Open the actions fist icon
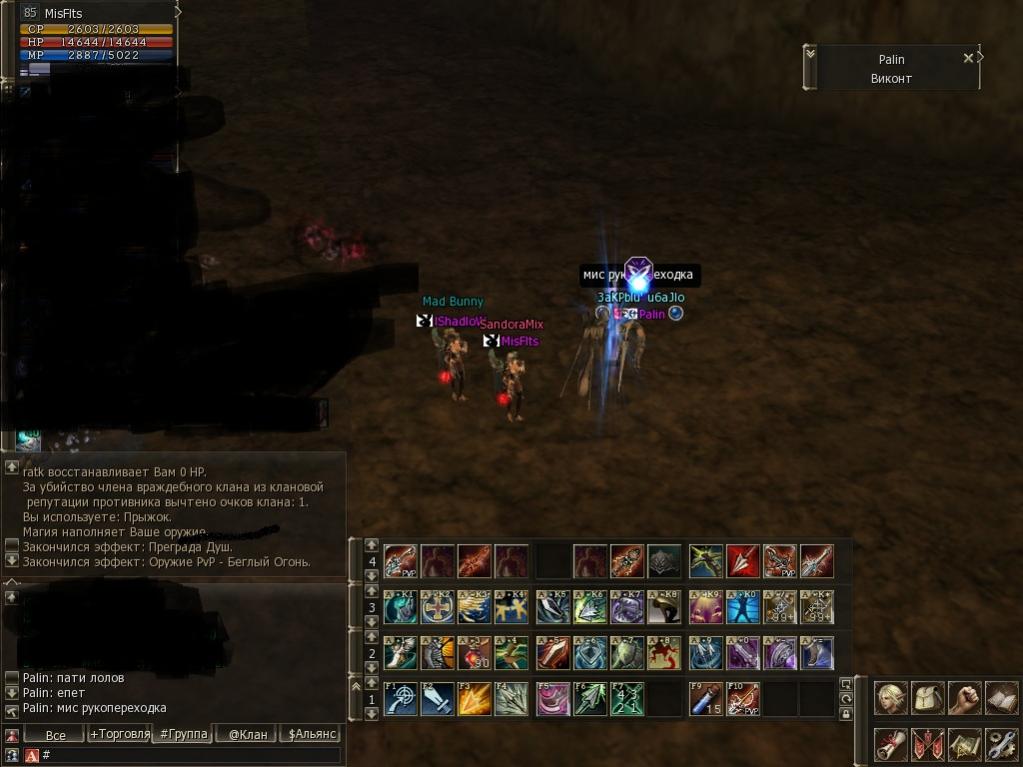This screenshot has width=1023, height=767. point(964,697)
